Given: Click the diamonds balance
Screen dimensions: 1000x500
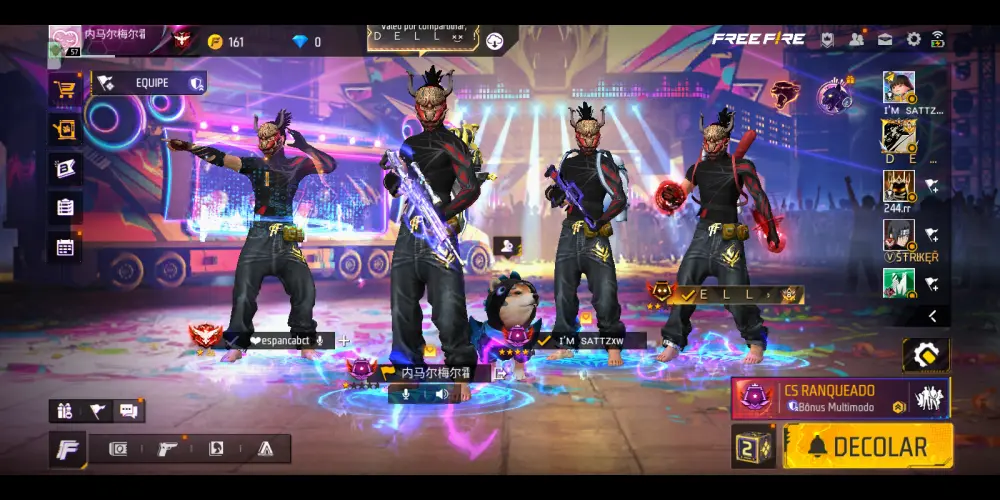Looking at the screenshot, I should pyautogui.click(x=306, y=42).
